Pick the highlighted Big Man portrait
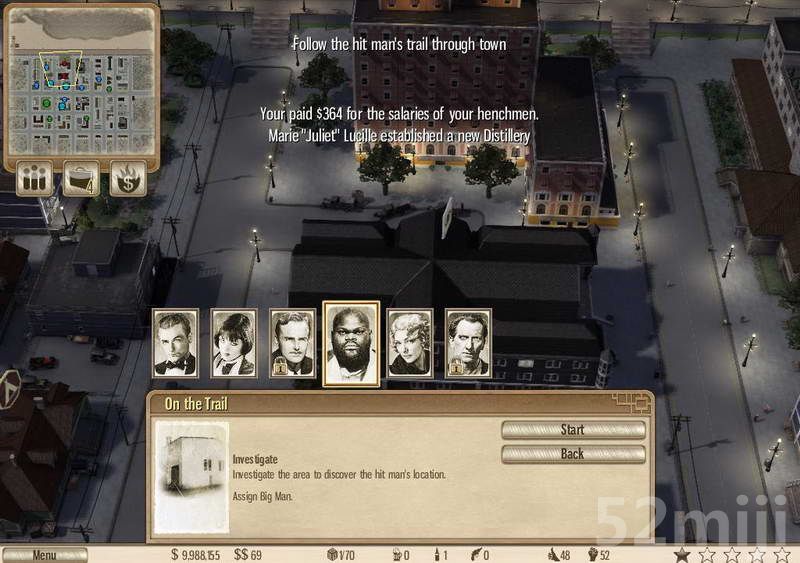Viewport: 800px width, 563px height. point(351,343)
